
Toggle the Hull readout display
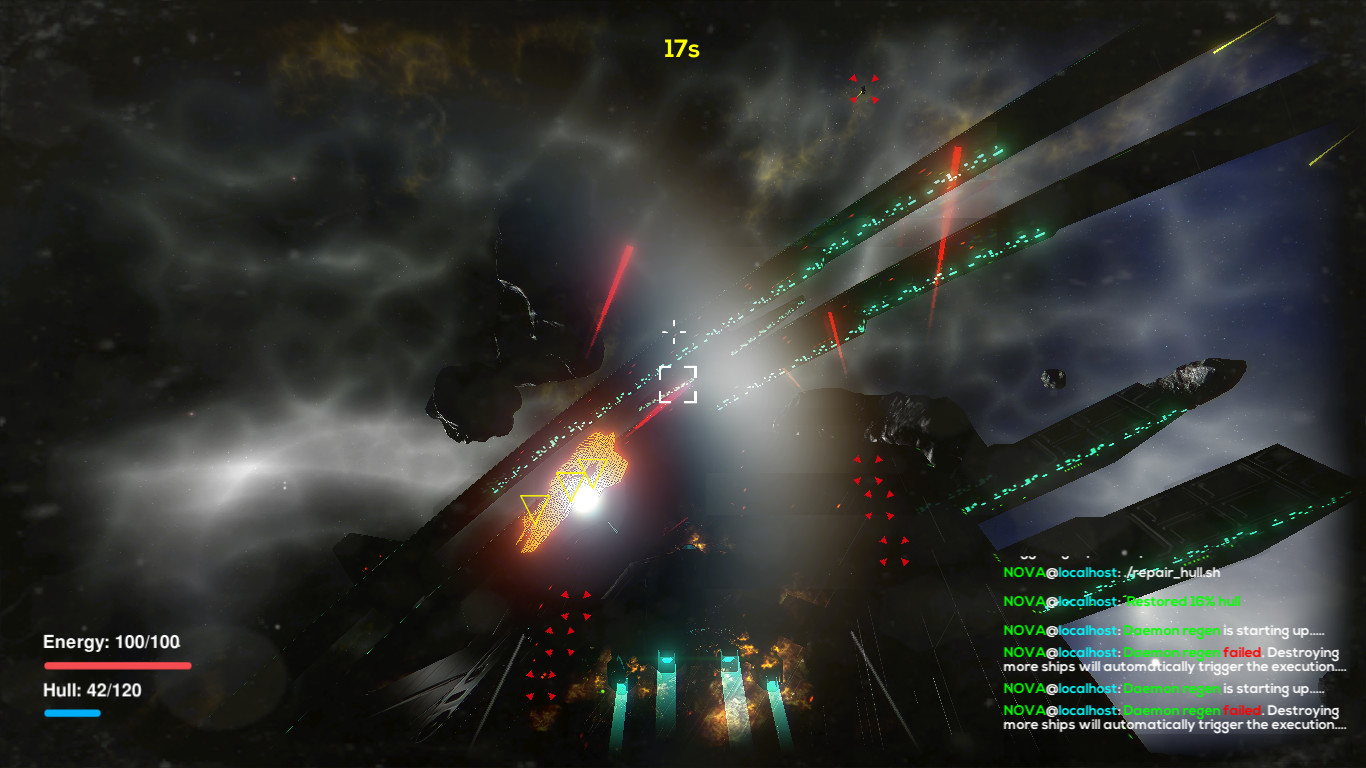coord(91,690)
